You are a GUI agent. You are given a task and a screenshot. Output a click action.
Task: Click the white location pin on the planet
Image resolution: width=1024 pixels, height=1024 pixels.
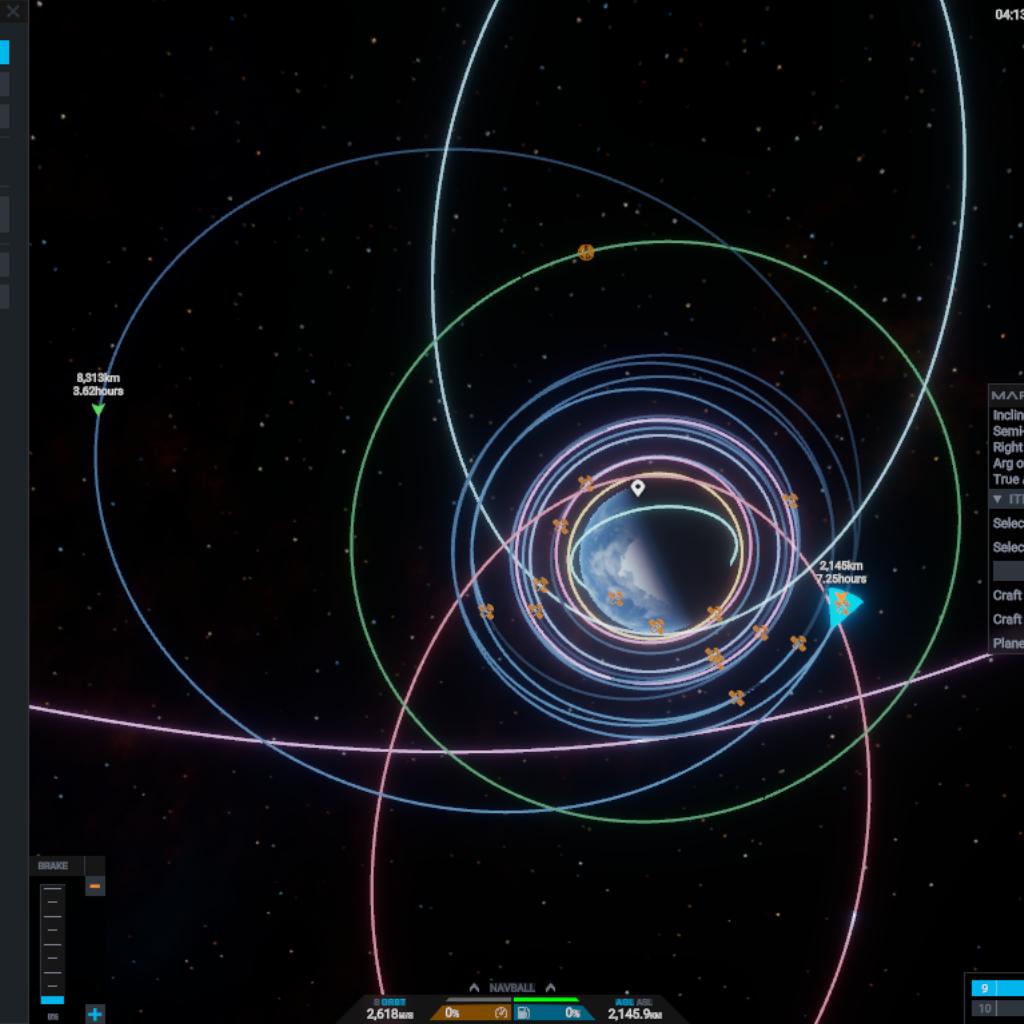click(638, 488)
